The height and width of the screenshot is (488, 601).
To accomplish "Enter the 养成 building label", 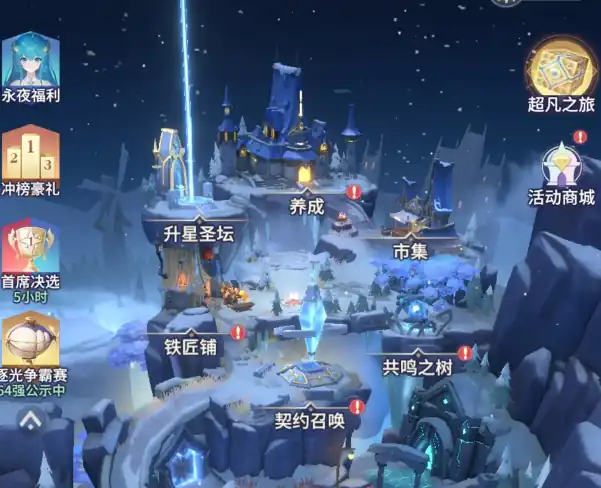I will (x=307, y=207).
